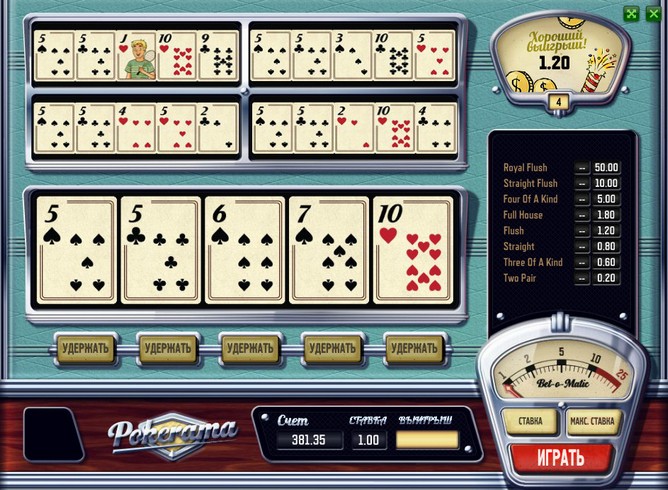668x490 pixels.
Task: Toggle УДЕРЖАТЬ under the 5 of clubs
Action: [167, 348]
